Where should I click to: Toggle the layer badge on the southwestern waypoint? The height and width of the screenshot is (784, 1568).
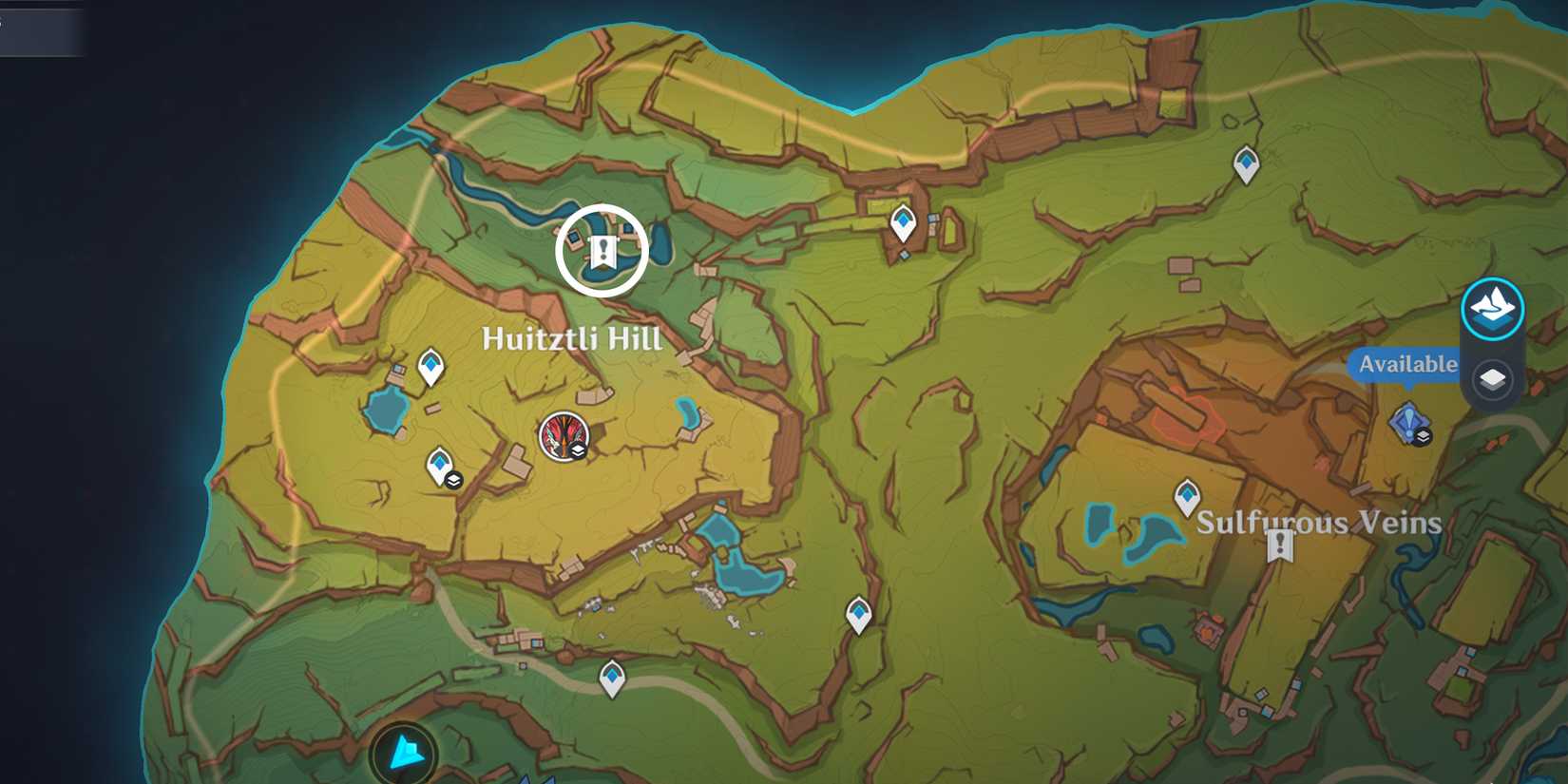point(453,479)
